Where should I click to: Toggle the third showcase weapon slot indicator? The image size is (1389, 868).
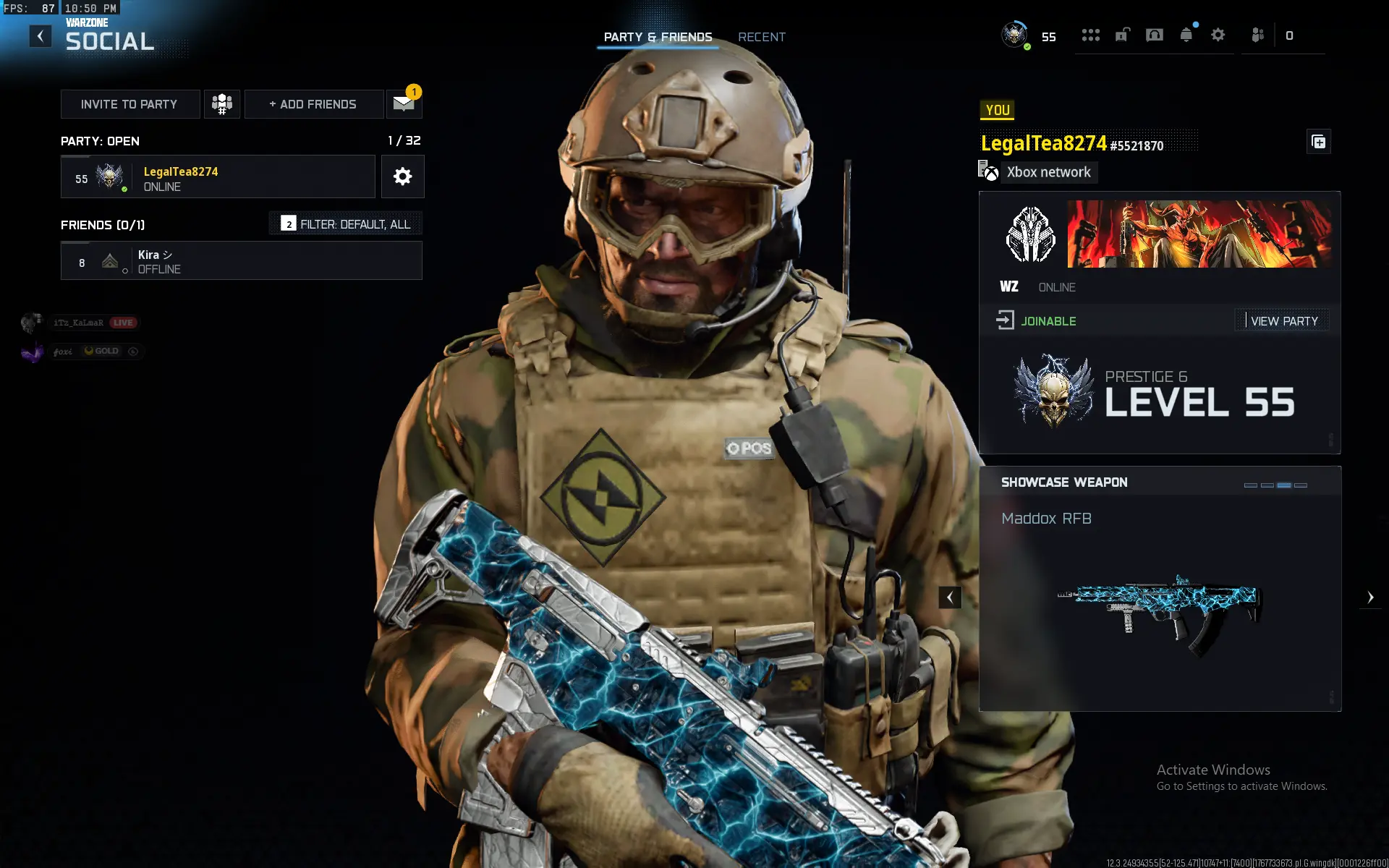click(x=1285, y=485)
